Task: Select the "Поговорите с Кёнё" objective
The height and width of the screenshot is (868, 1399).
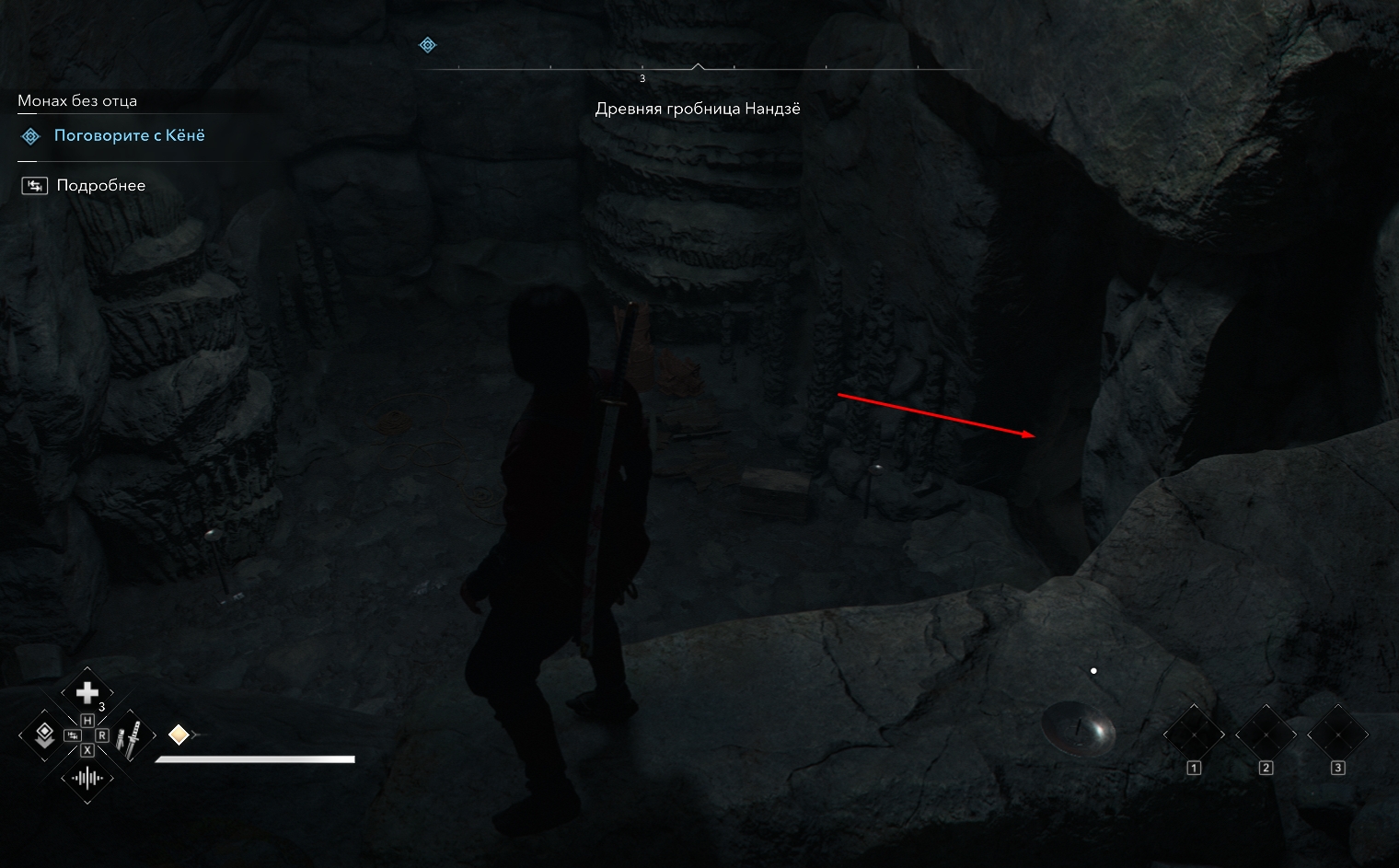Action: coord(129,136)
